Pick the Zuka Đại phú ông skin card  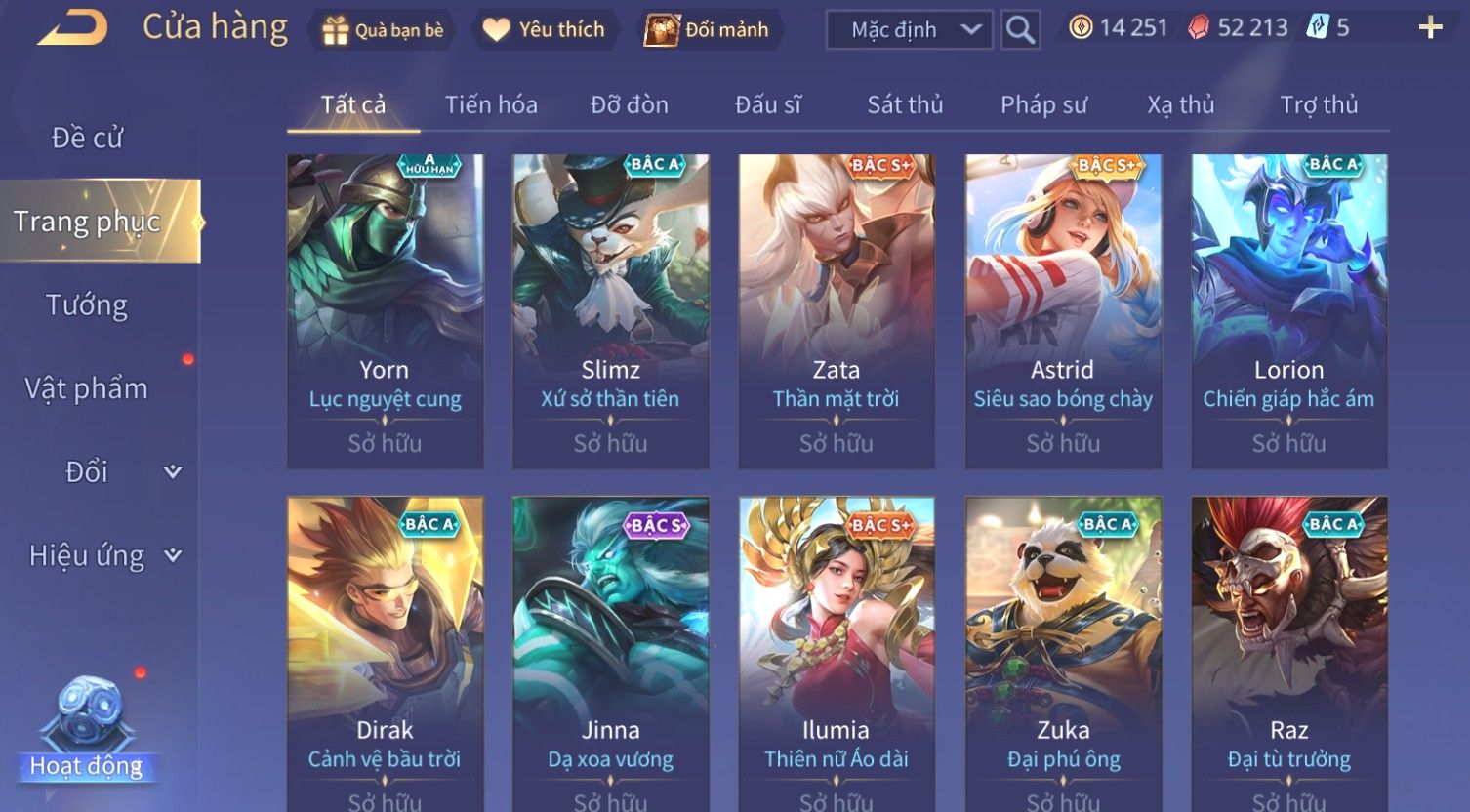[1063, 654]
